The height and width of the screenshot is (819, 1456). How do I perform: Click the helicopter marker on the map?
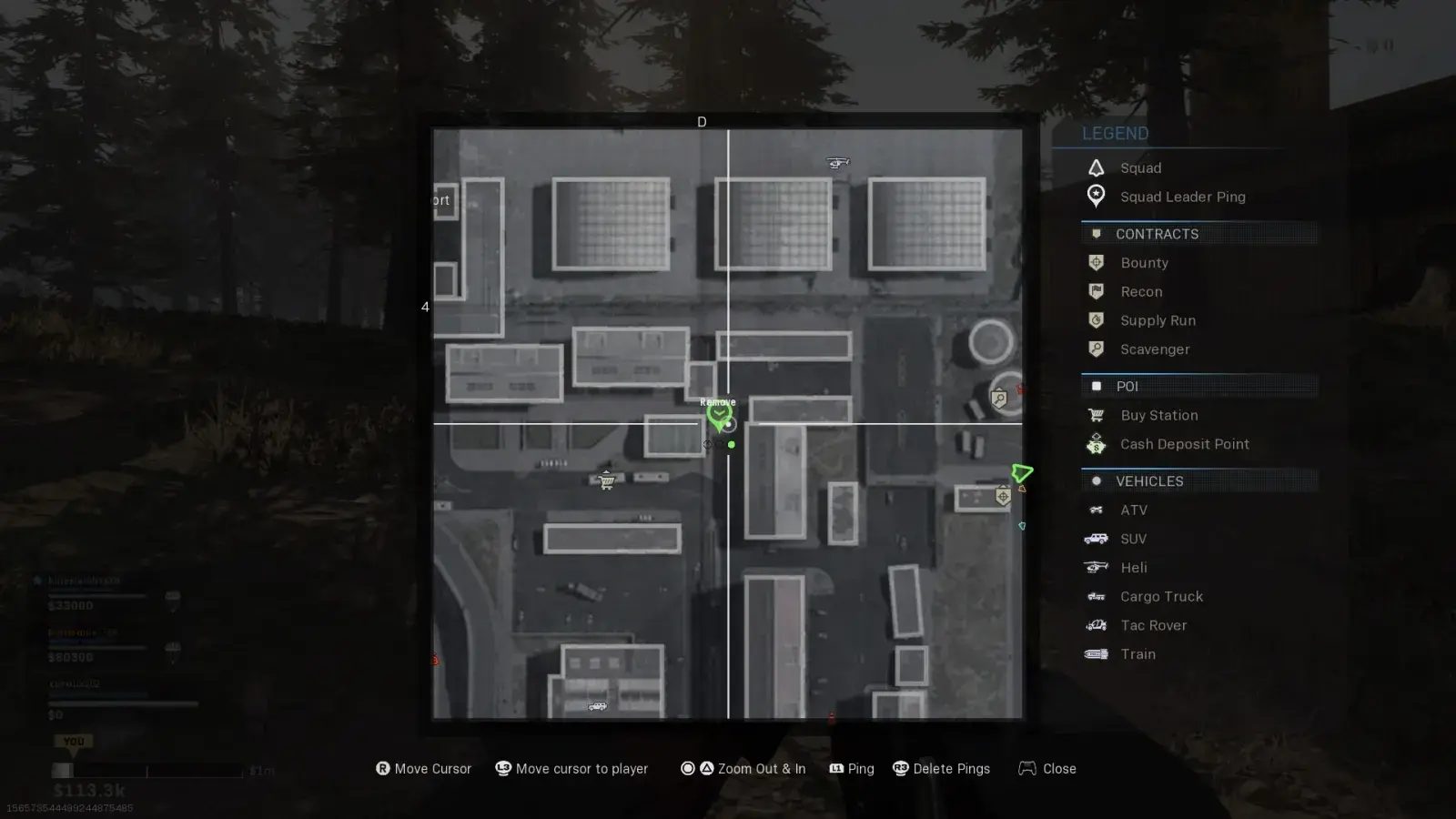(x=837, y=163)
